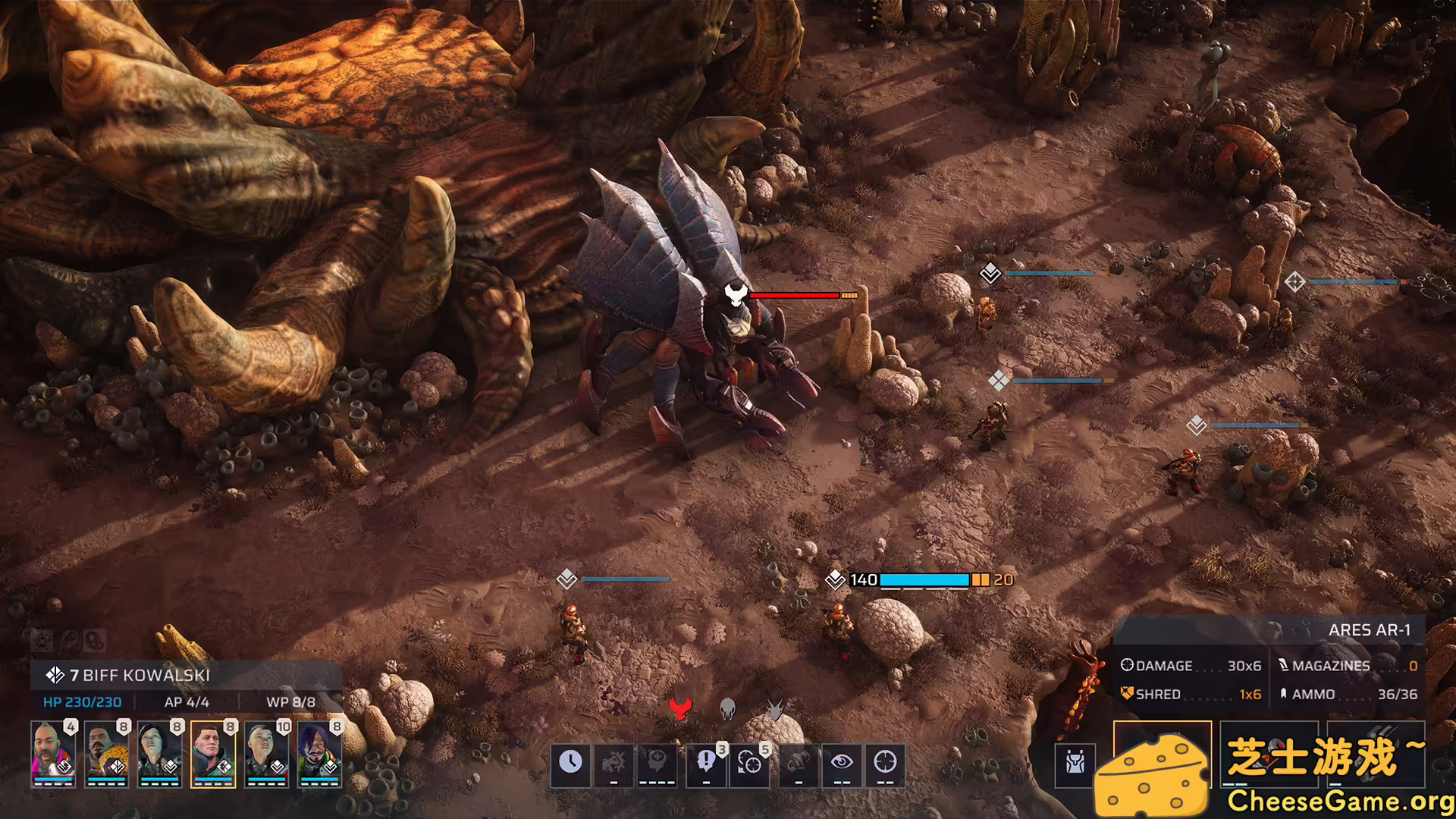Select the single crosshair aim ability
The height and width of the screenshot is (819, 1456).
point(885,762)
